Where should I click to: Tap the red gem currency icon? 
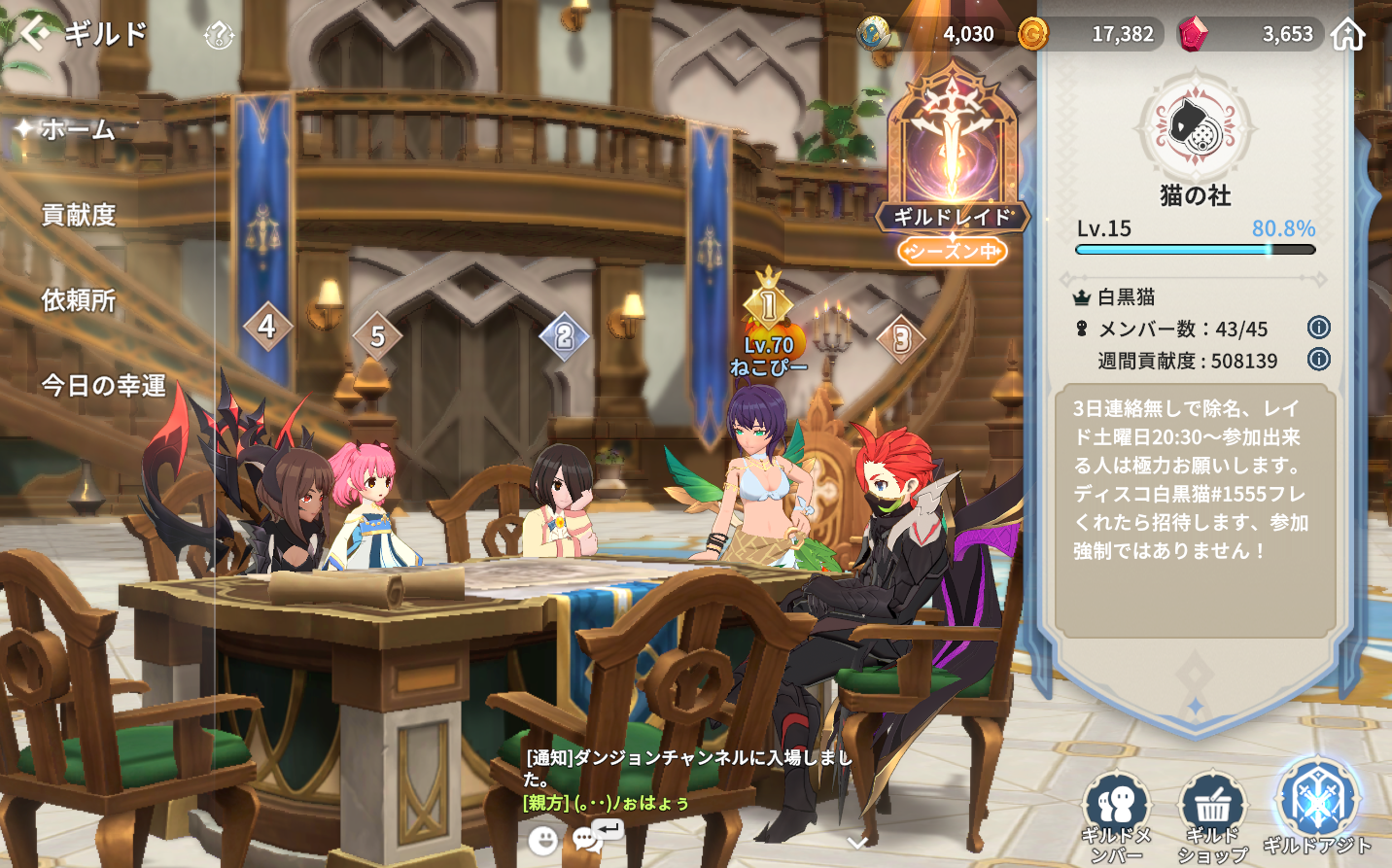click(x=1193, y=34)
